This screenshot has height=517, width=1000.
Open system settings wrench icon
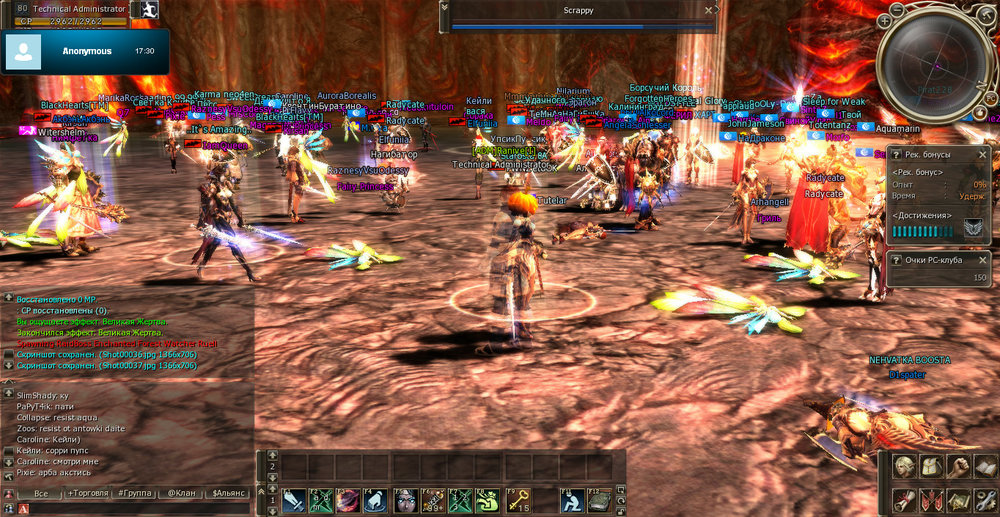pos(985,500)
